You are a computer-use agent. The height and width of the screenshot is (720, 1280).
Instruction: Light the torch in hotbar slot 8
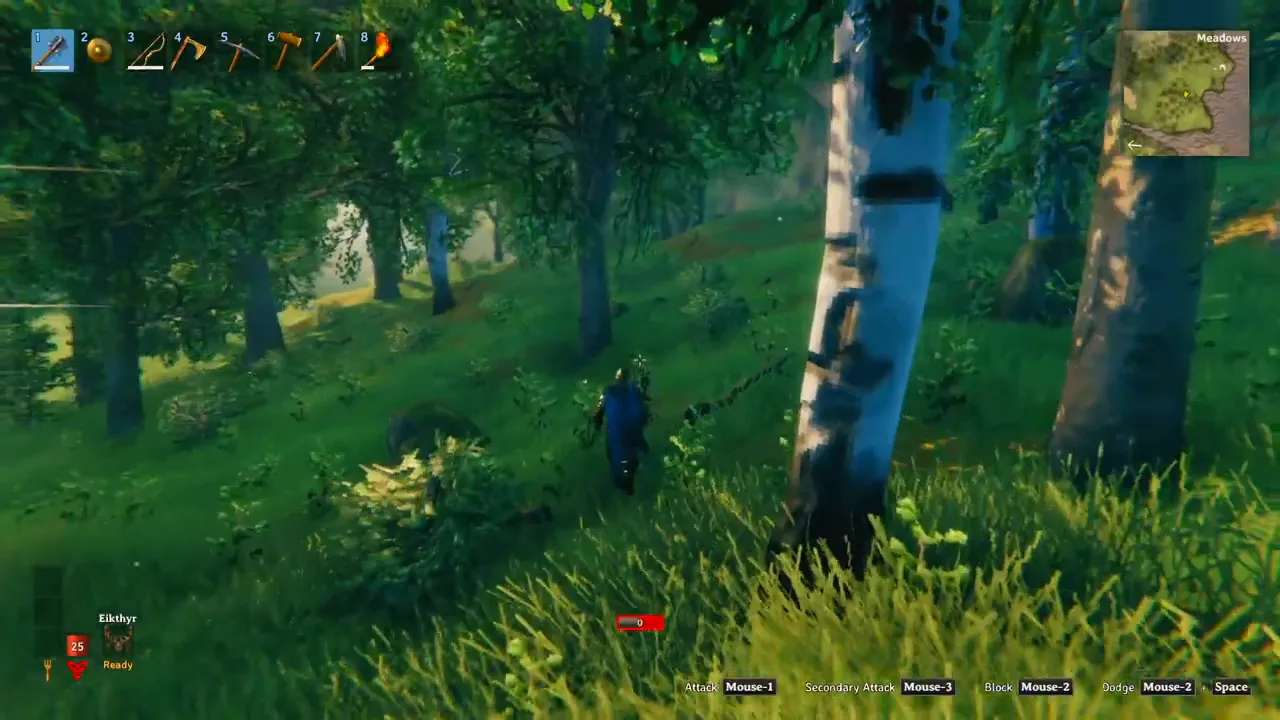pyautogui.click(x=377, y=50)
